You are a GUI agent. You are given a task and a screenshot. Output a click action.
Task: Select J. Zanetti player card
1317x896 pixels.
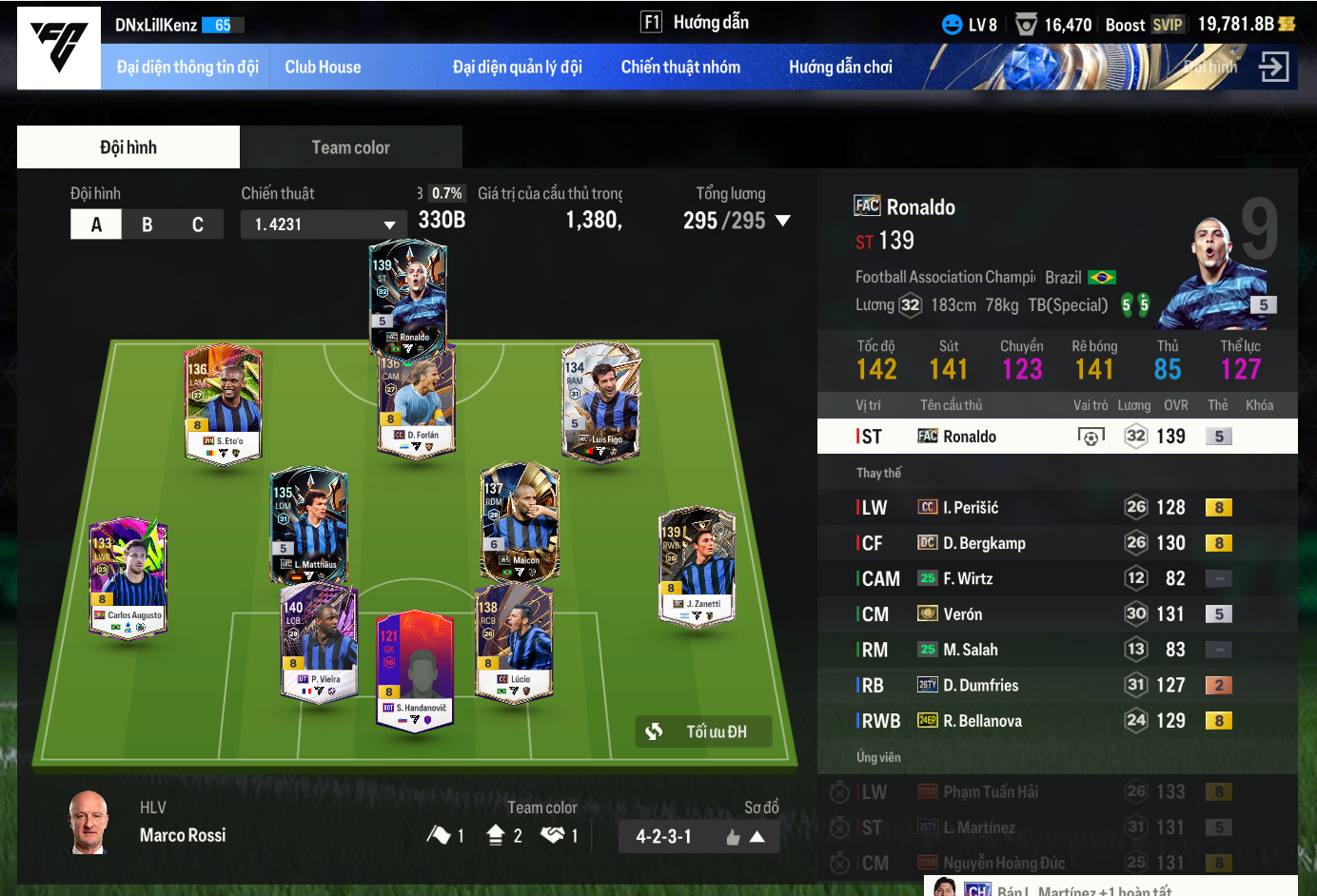[697, 566]
